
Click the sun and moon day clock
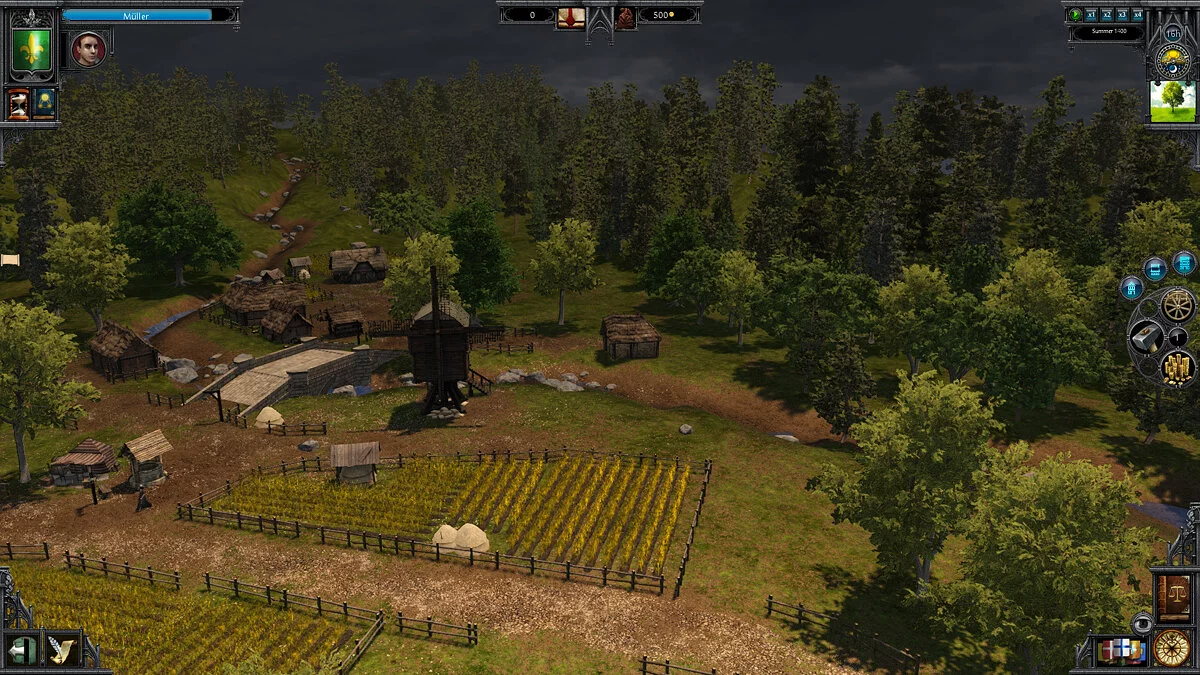[x=1171, y=58]
